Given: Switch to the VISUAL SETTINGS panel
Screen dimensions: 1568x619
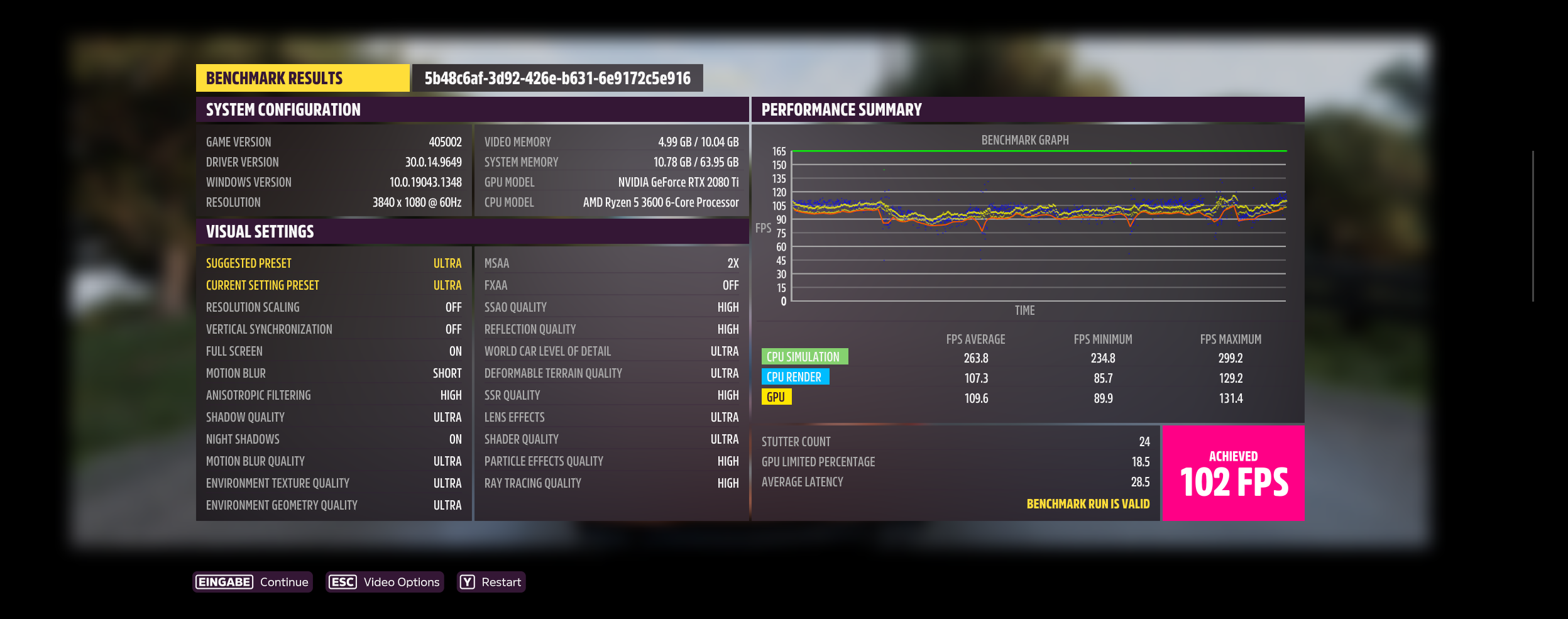Looking at the screenshot, I should pyautogui.click(x=260, y=231).
